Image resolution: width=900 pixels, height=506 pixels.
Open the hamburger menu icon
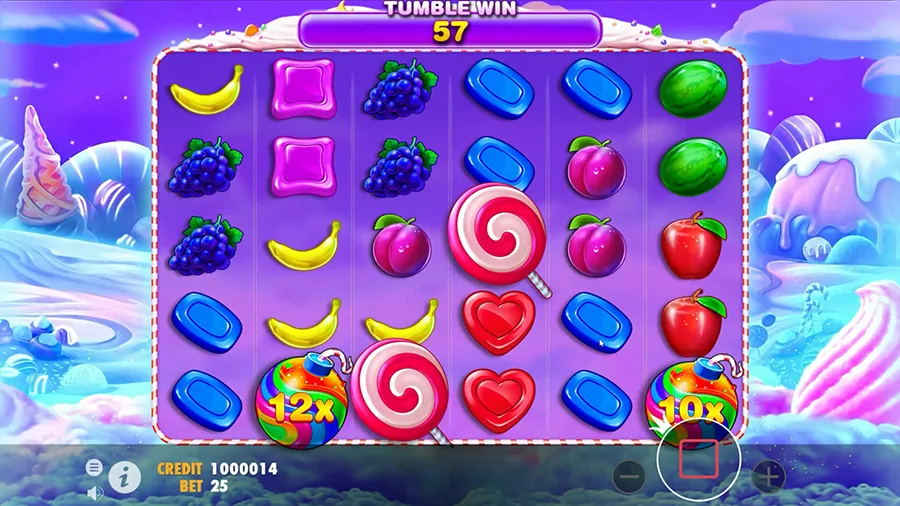click(94, 467)
